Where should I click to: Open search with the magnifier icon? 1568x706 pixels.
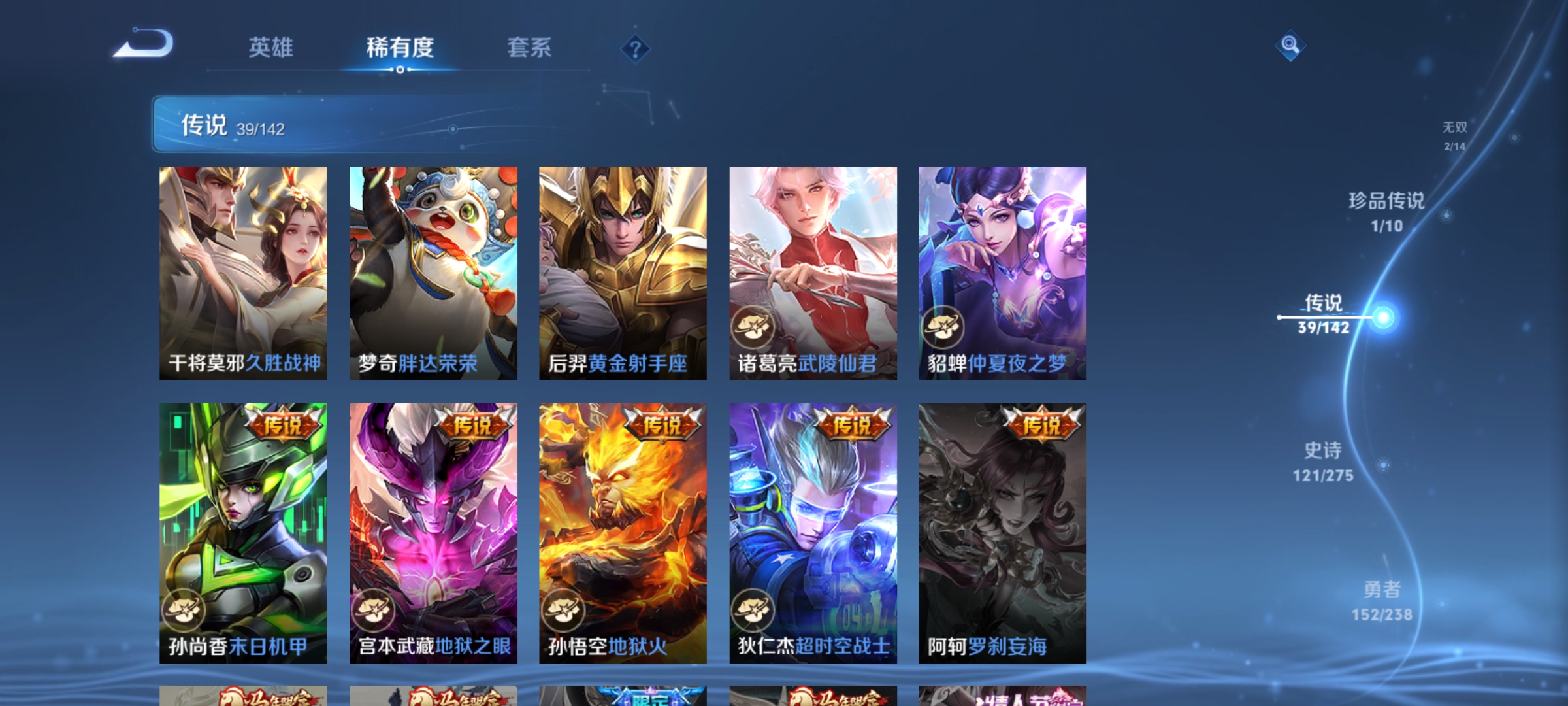click(x=1289, y=46)
